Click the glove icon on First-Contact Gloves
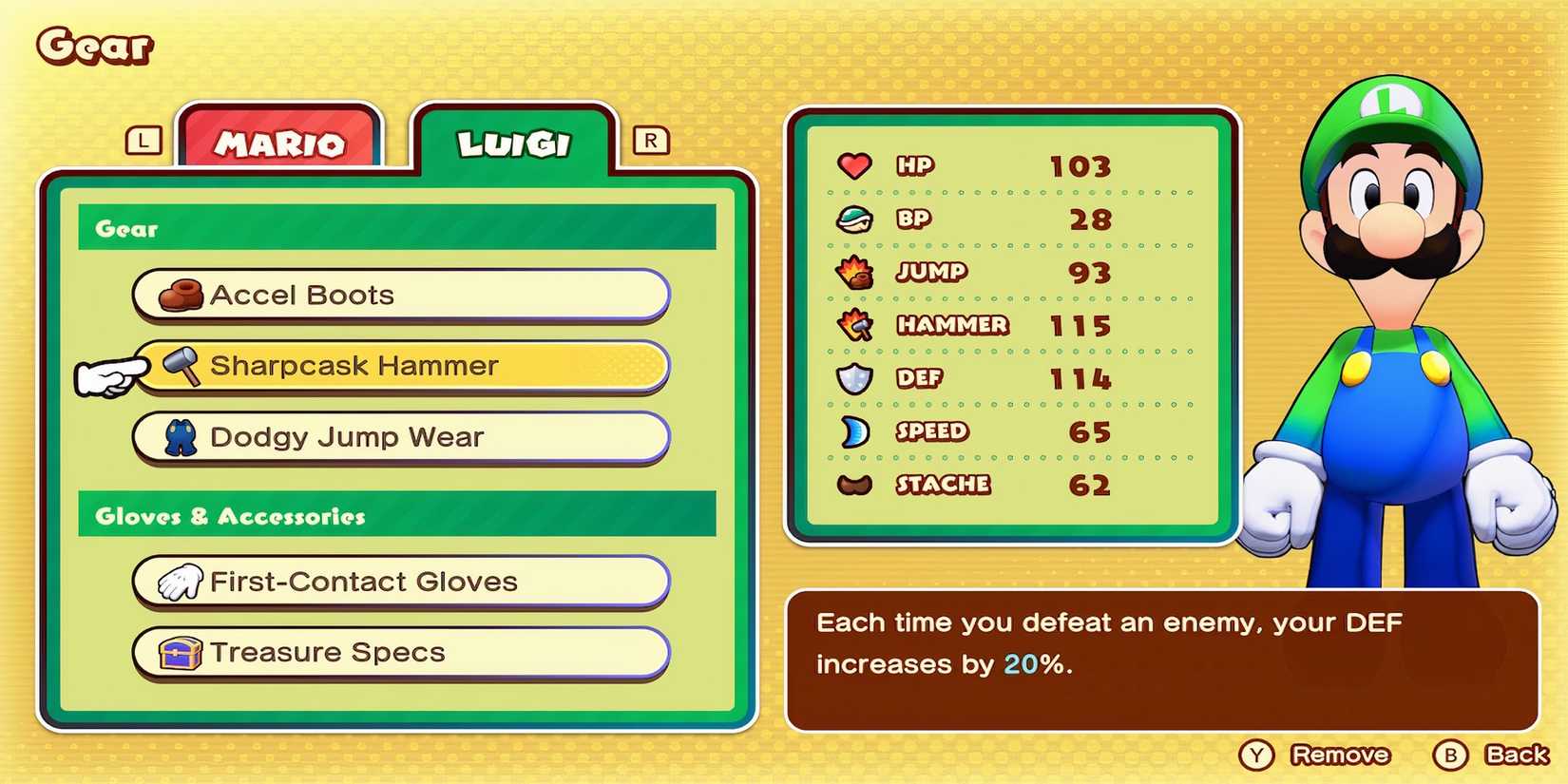 [182, 581]
